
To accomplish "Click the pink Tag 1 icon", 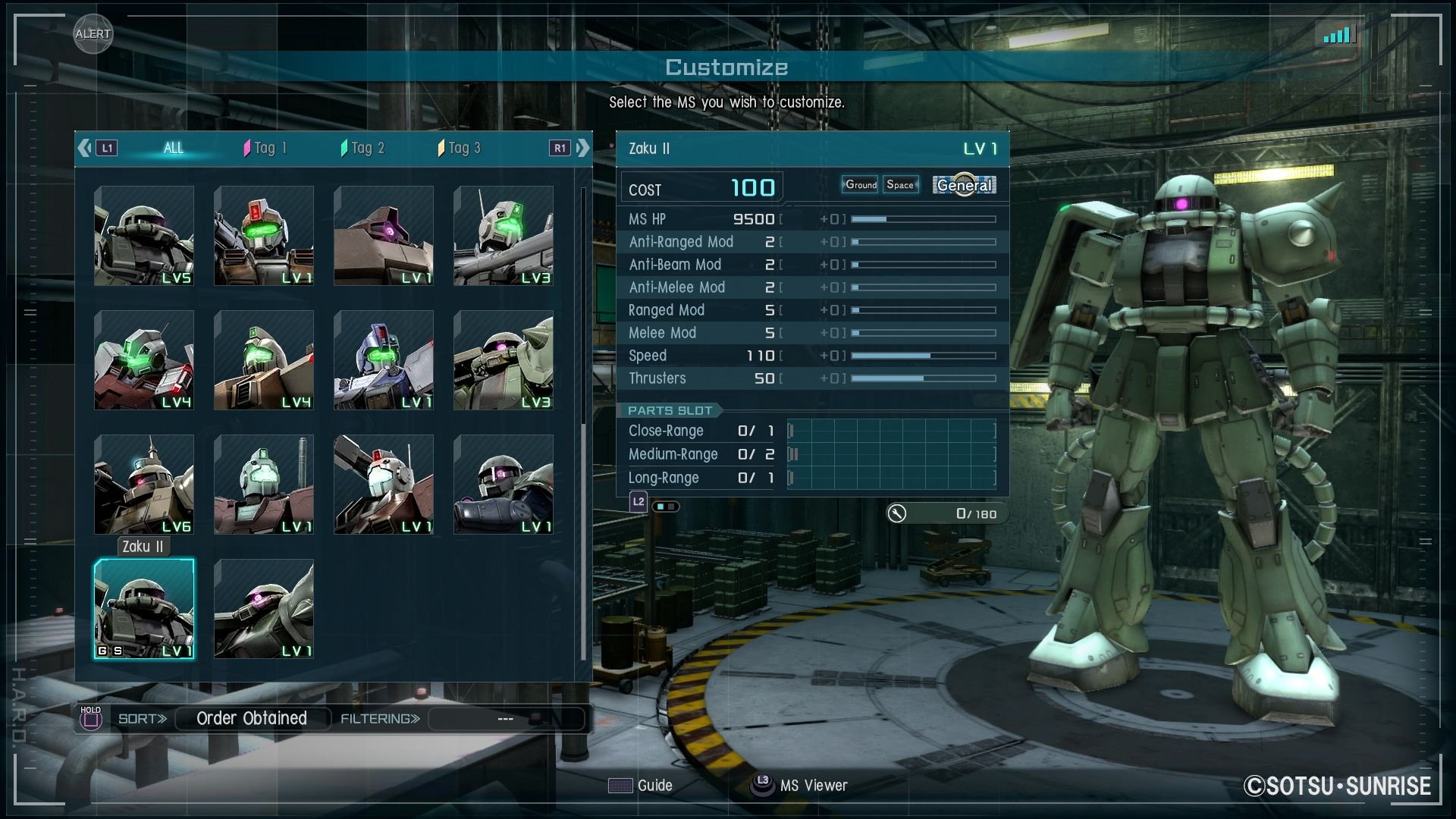I will (248, 148).
